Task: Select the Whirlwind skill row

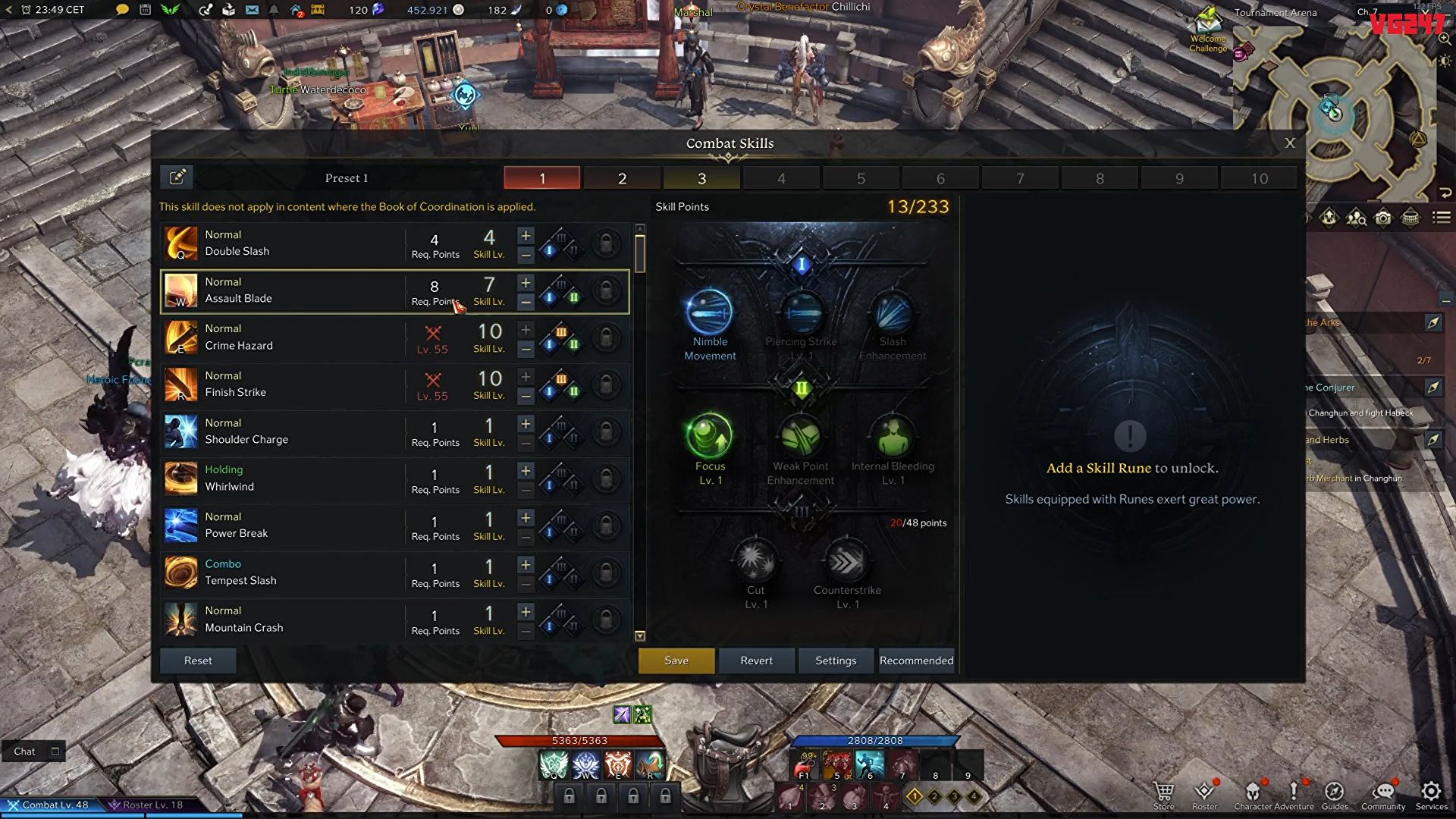Action: click(x=288, y=479)
